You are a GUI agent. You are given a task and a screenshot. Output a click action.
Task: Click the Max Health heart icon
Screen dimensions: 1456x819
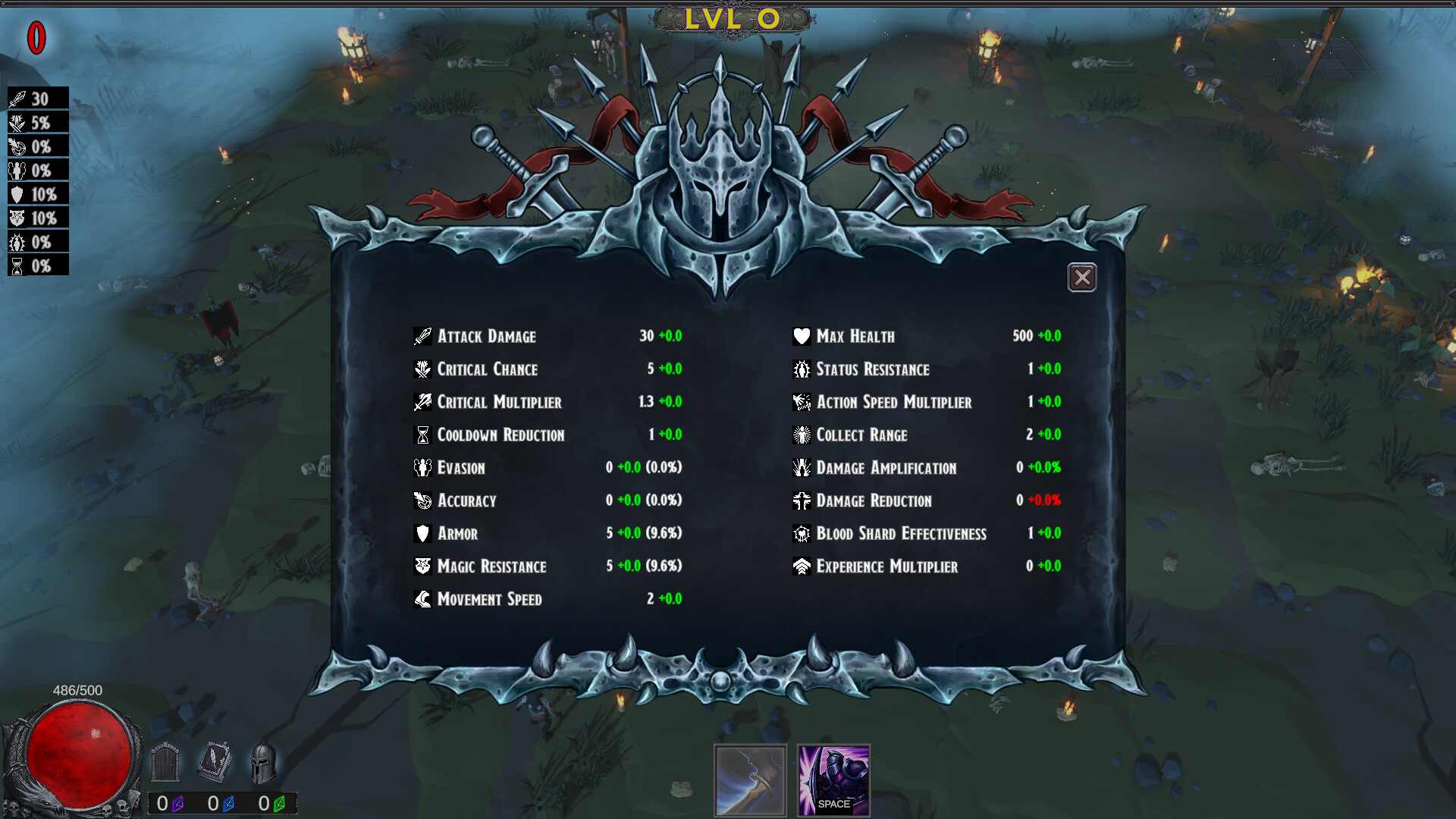tap(802, 336)
